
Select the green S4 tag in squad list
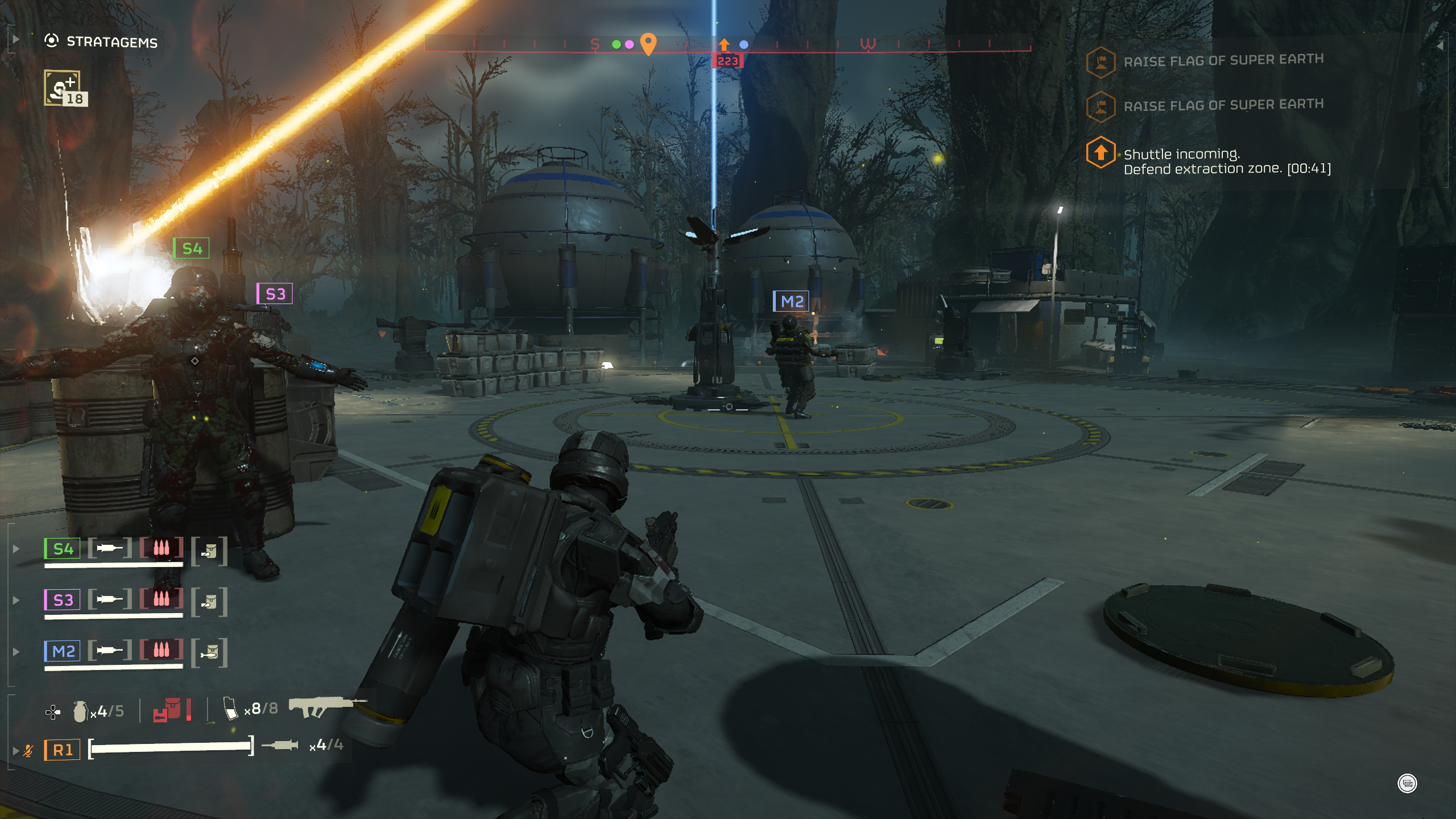tap(63, 549)
